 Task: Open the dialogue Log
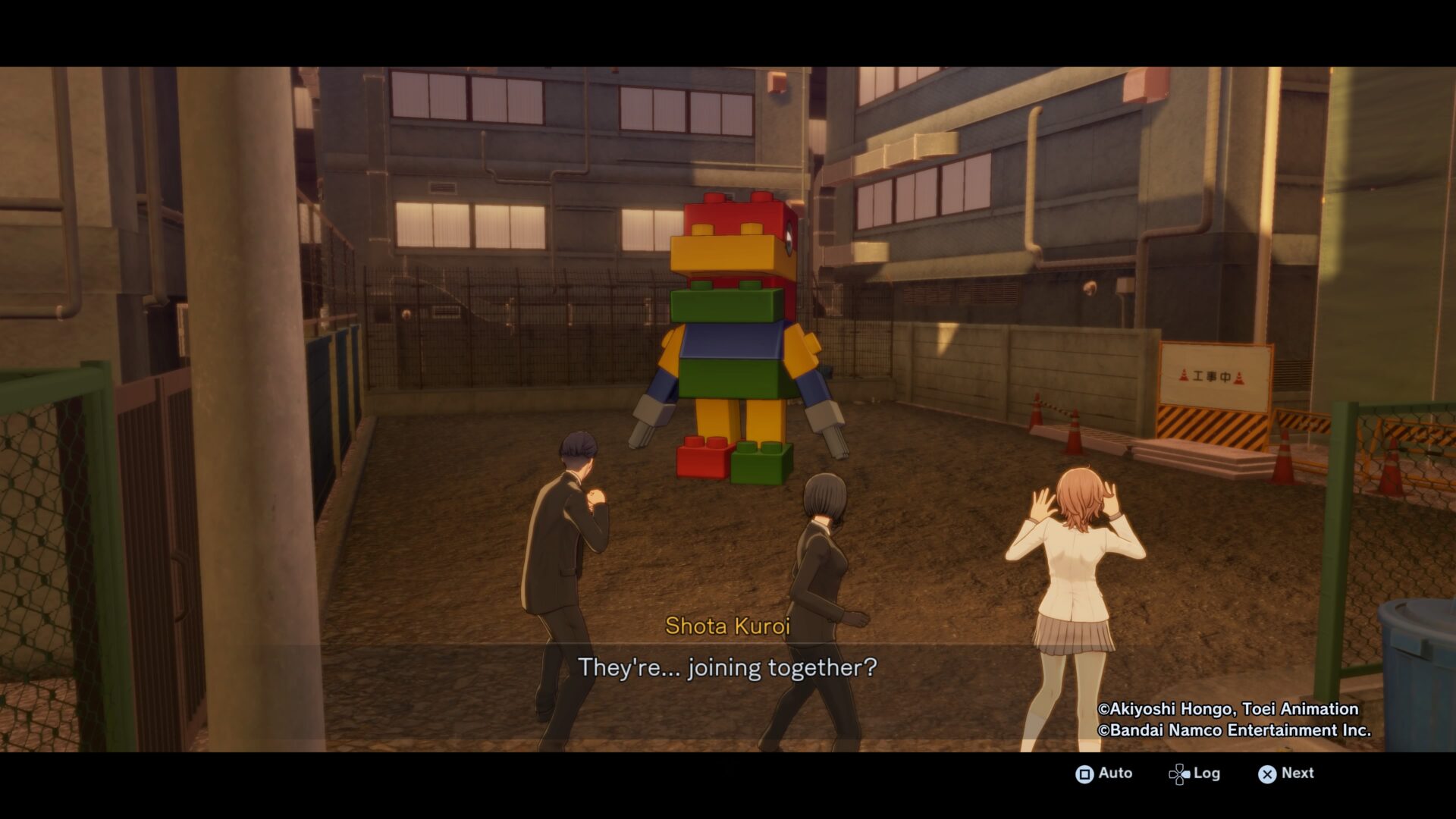coord(1194,773)
